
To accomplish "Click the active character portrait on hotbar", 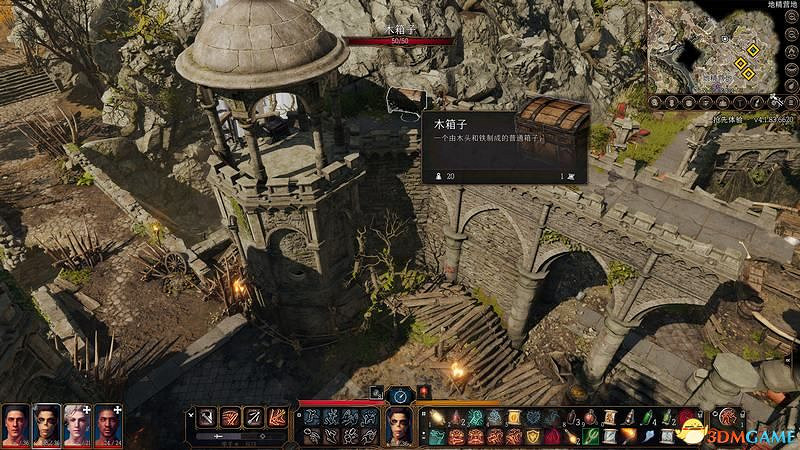I will [399, 425].
